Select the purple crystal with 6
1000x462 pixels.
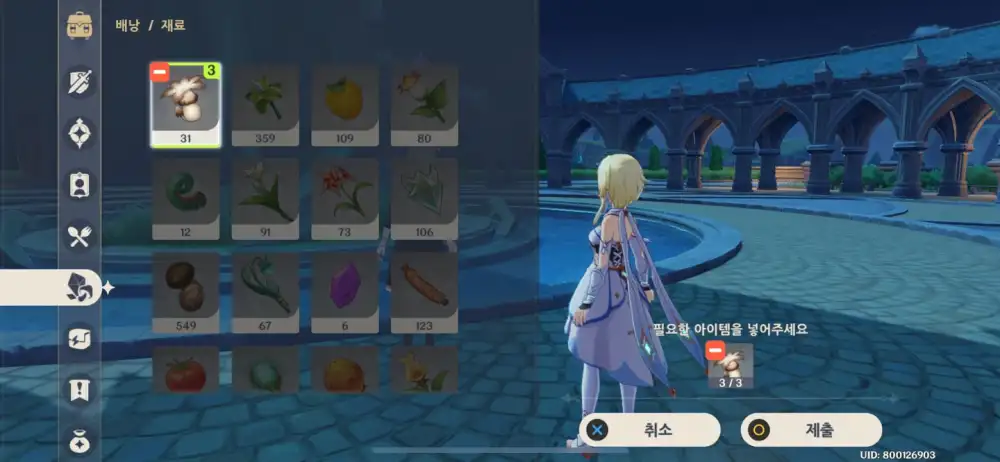pos(345,292)
